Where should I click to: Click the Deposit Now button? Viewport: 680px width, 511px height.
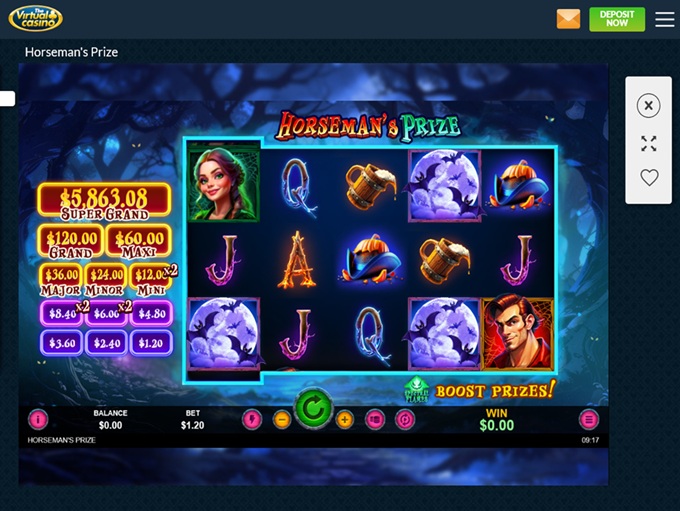click(617, 19)
